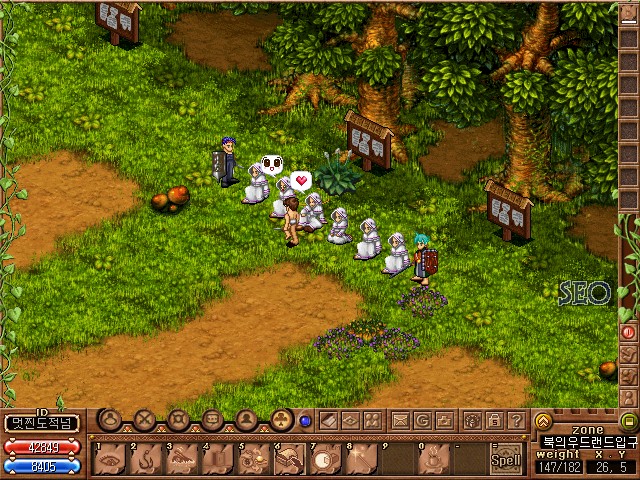
Task: Activate the sparkle wand in slot 8
Action: pyautogui.click(x=359, y=459)
